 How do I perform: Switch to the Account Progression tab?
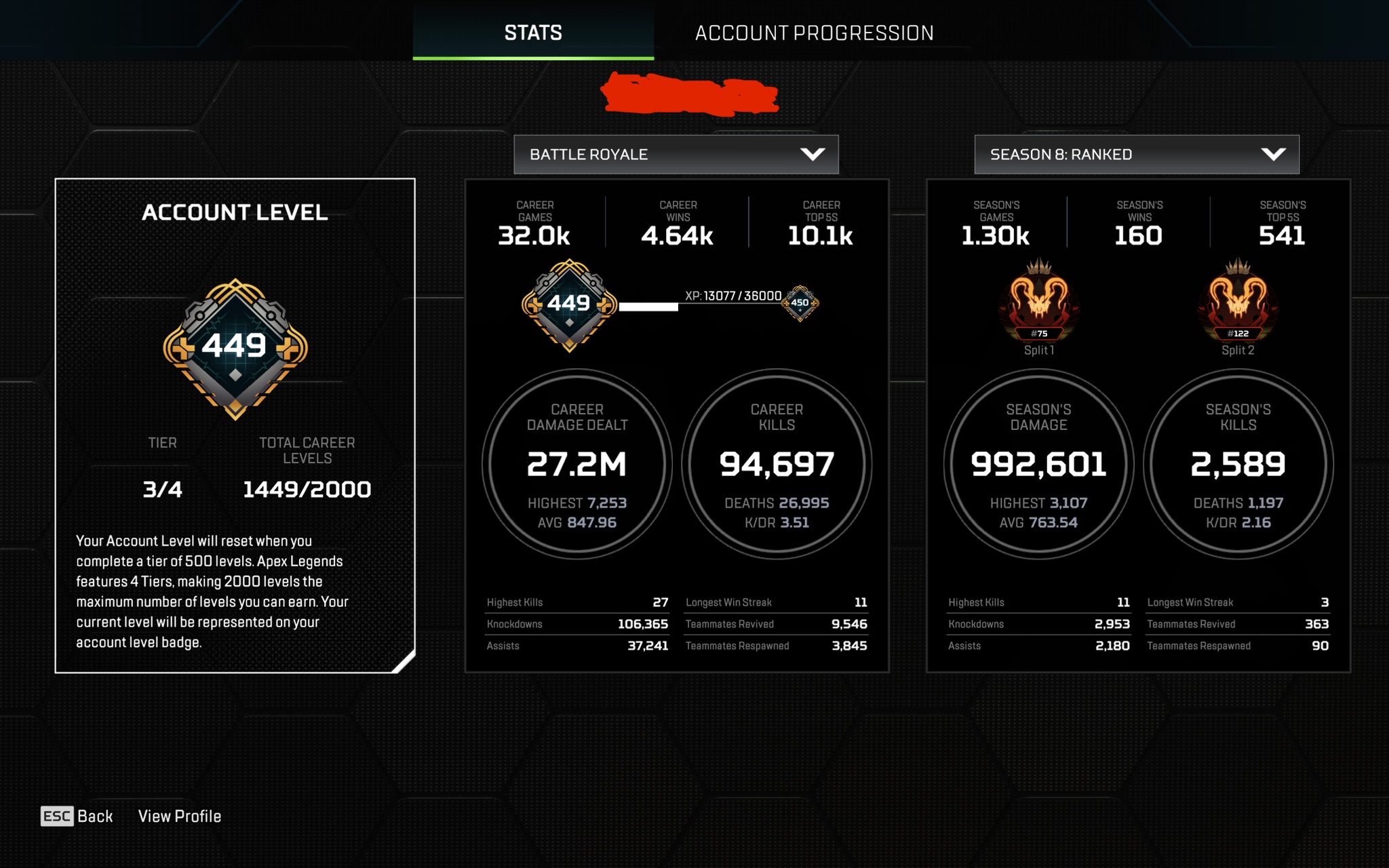(814, 33)
